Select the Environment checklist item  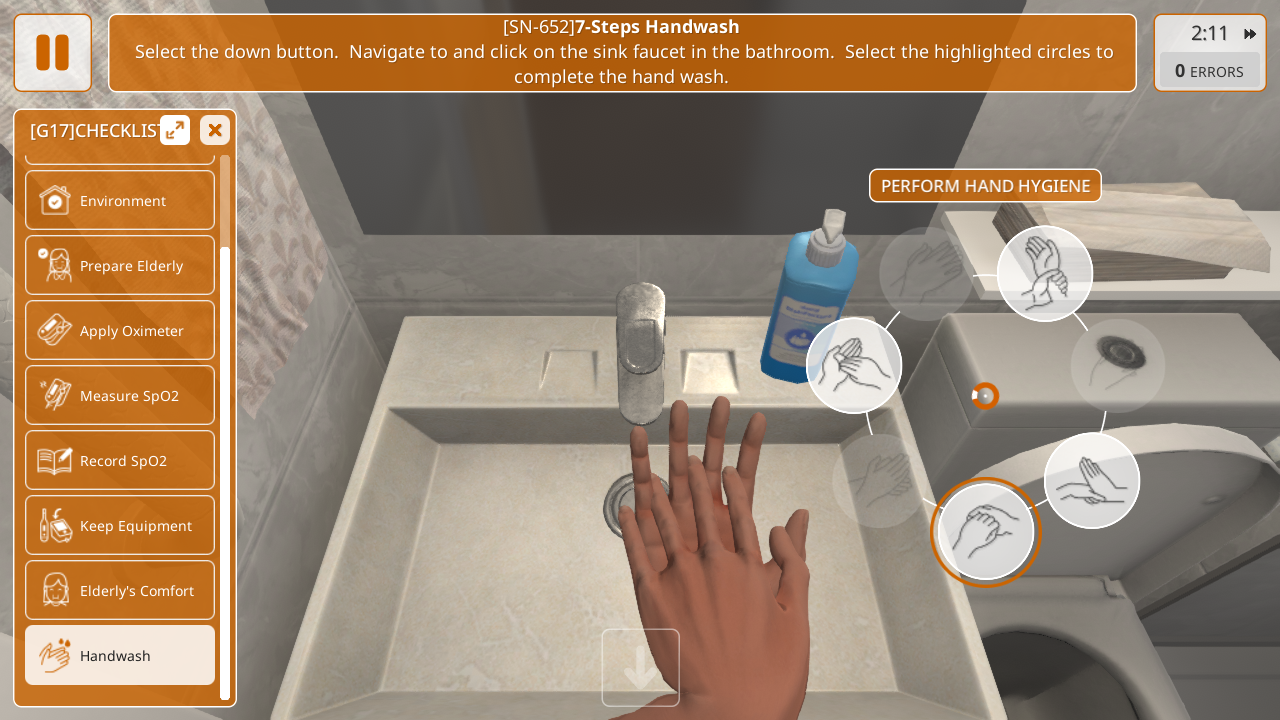120,200
